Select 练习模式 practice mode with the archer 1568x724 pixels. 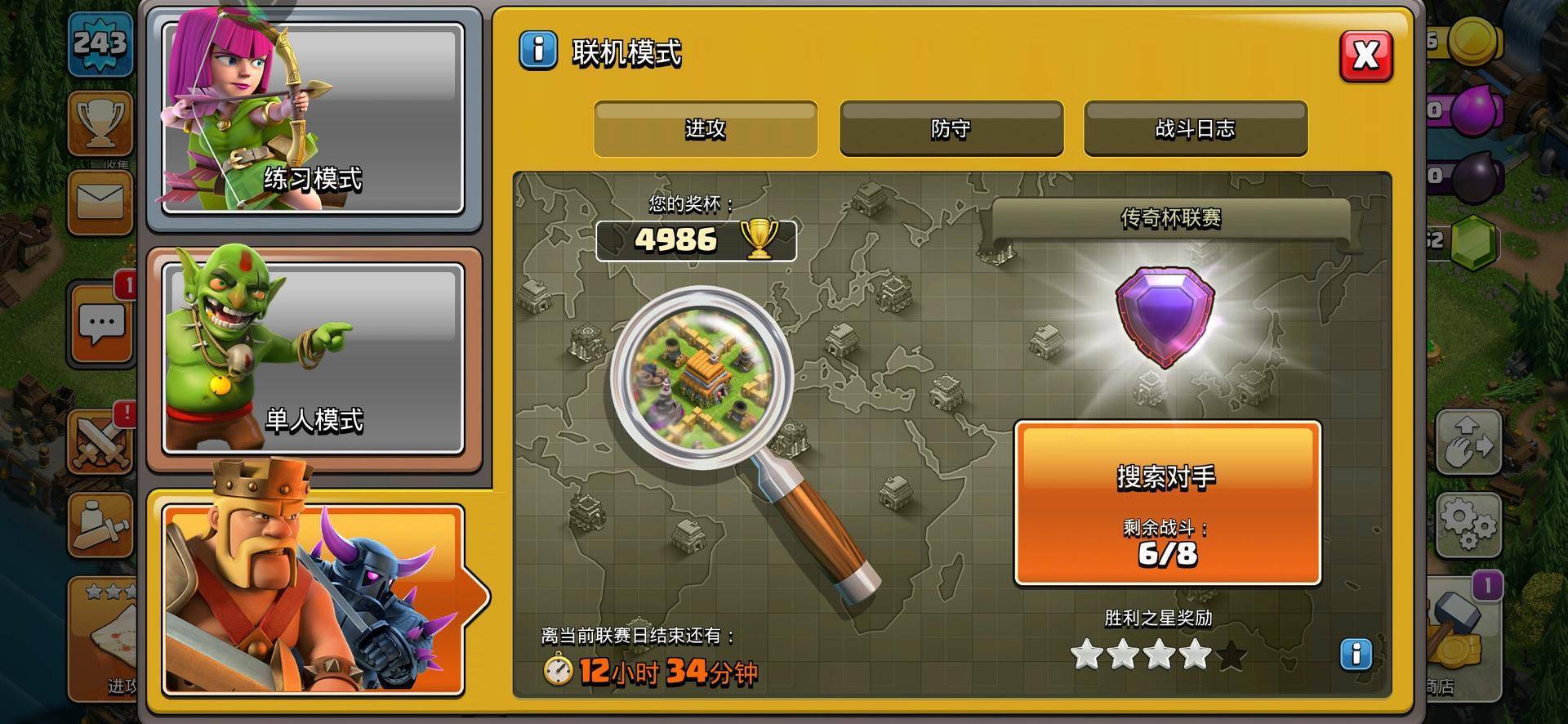(313, 118)
